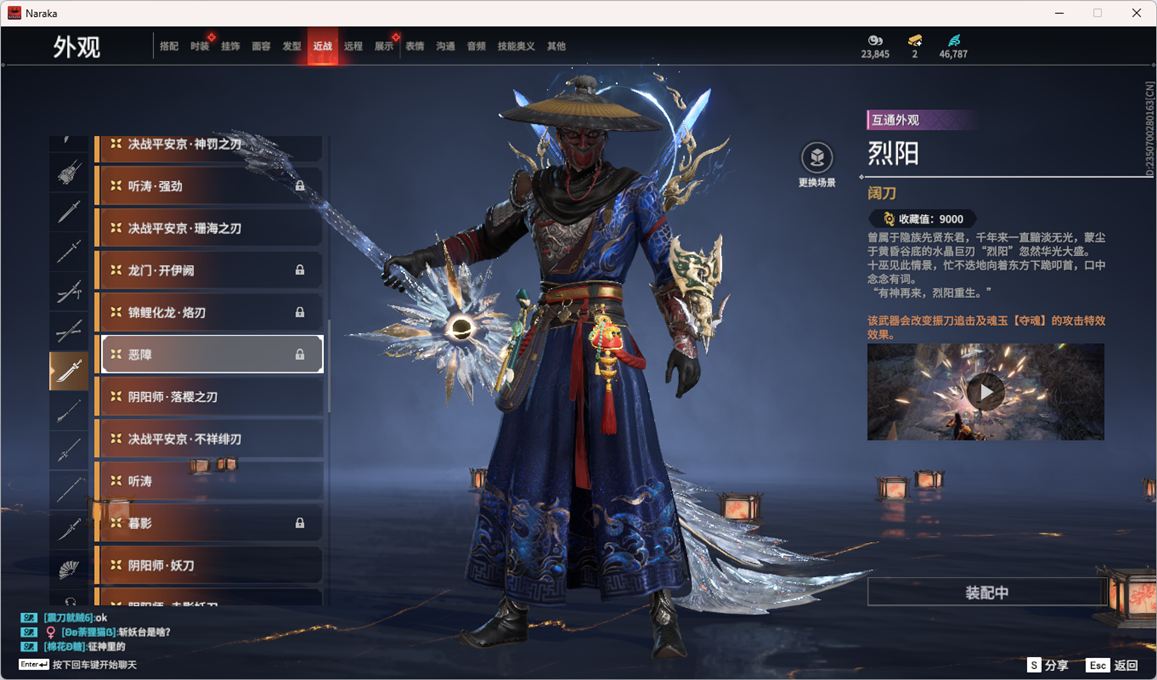The width and height of the screenshot is (1157, 680).
Task: Open the 分享 share option
Action: (1048, 665)
